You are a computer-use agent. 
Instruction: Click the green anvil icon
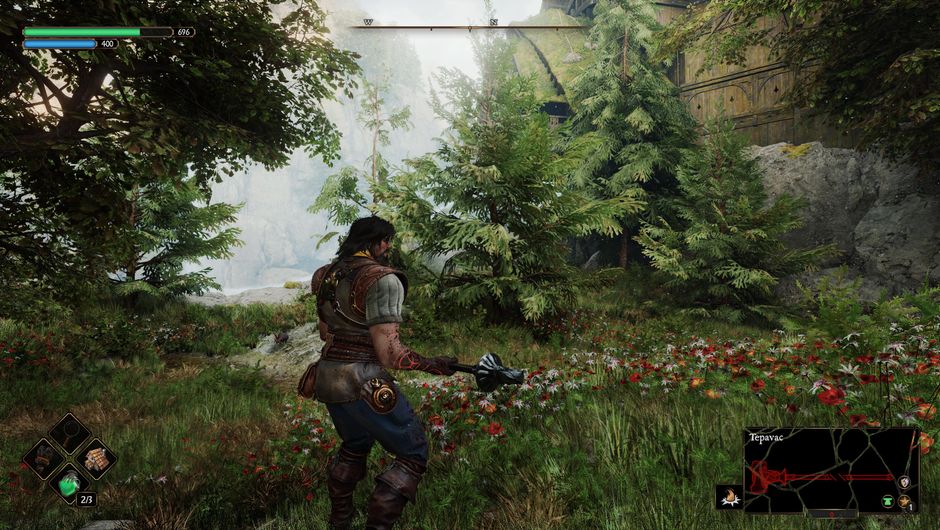click(887, 502)
